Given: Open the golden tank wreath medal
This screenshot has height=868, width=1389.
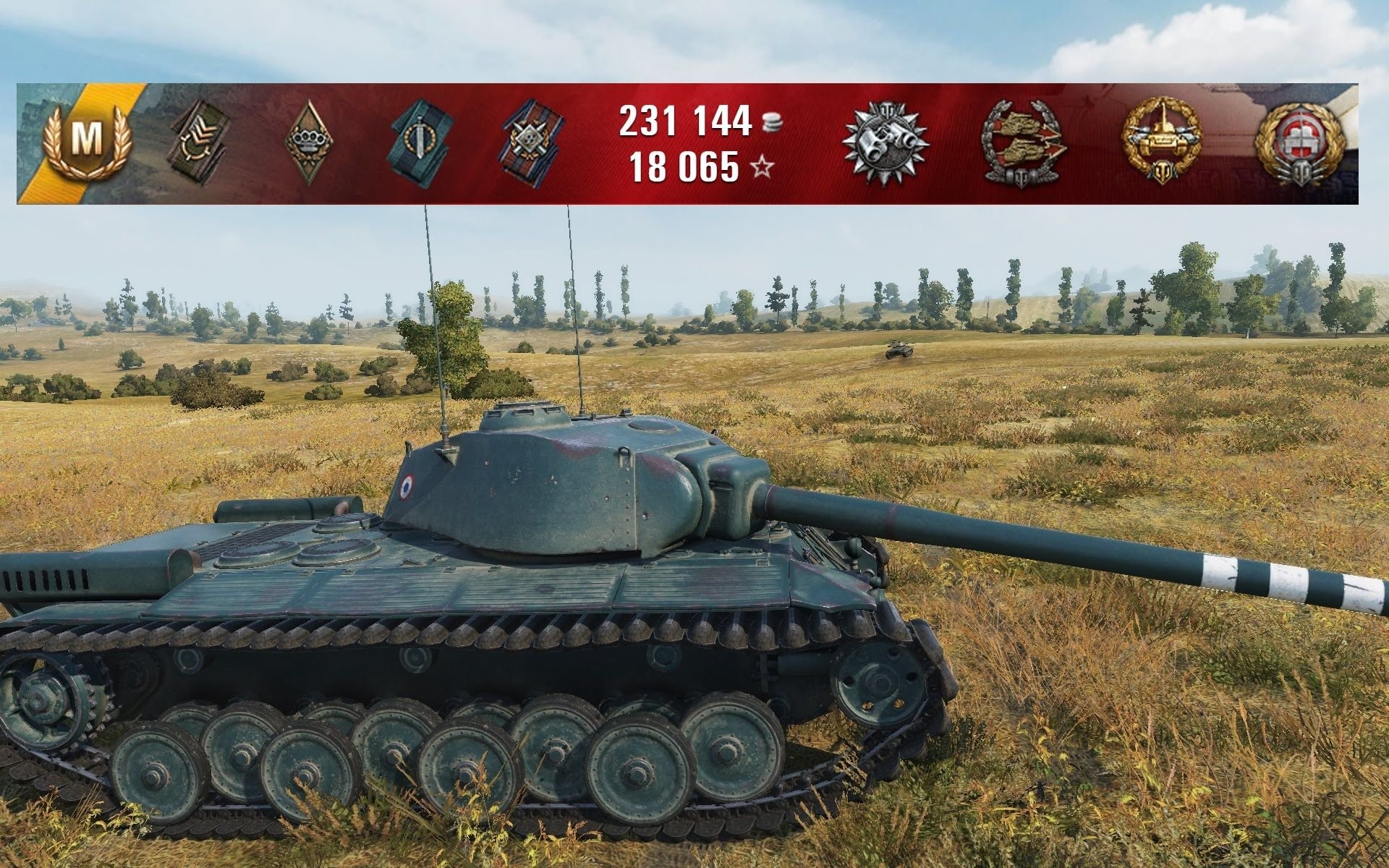Looking at the screenshot, I should [1162, 142].
